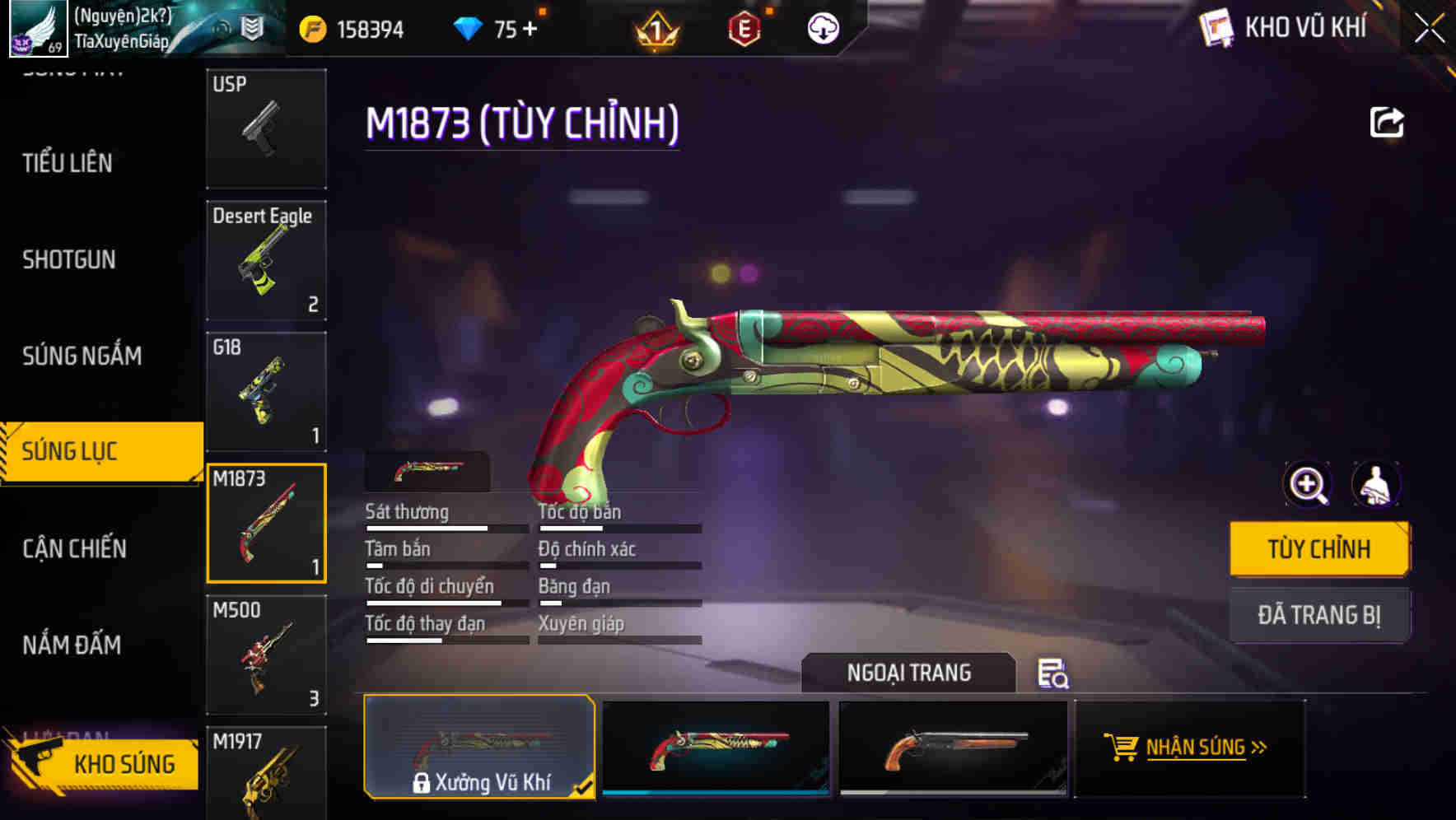Switch to the SHOTGUN category

click(x=69, y=259)
